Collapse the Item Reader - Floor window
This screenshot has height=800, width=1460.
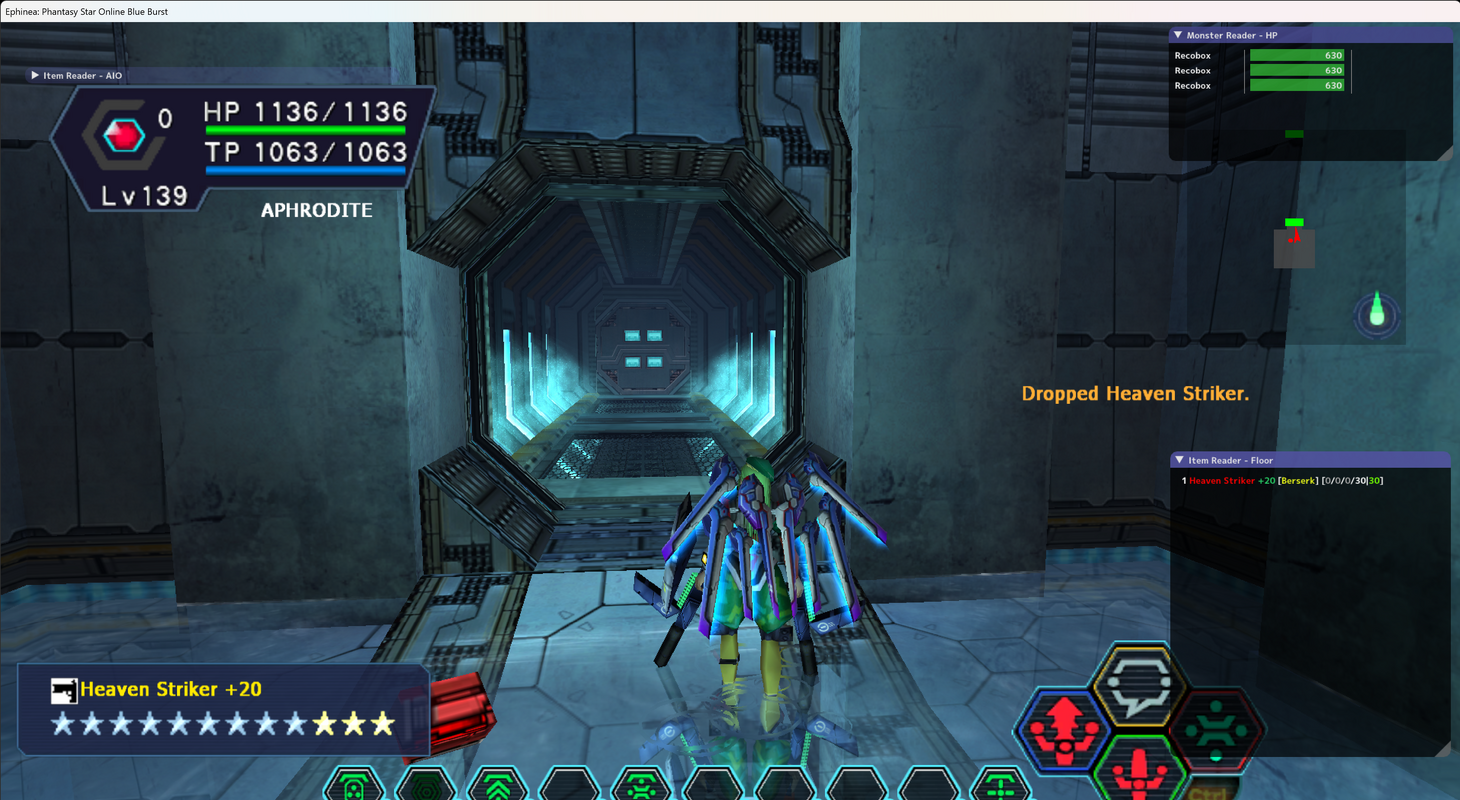tap(1180, 461)
